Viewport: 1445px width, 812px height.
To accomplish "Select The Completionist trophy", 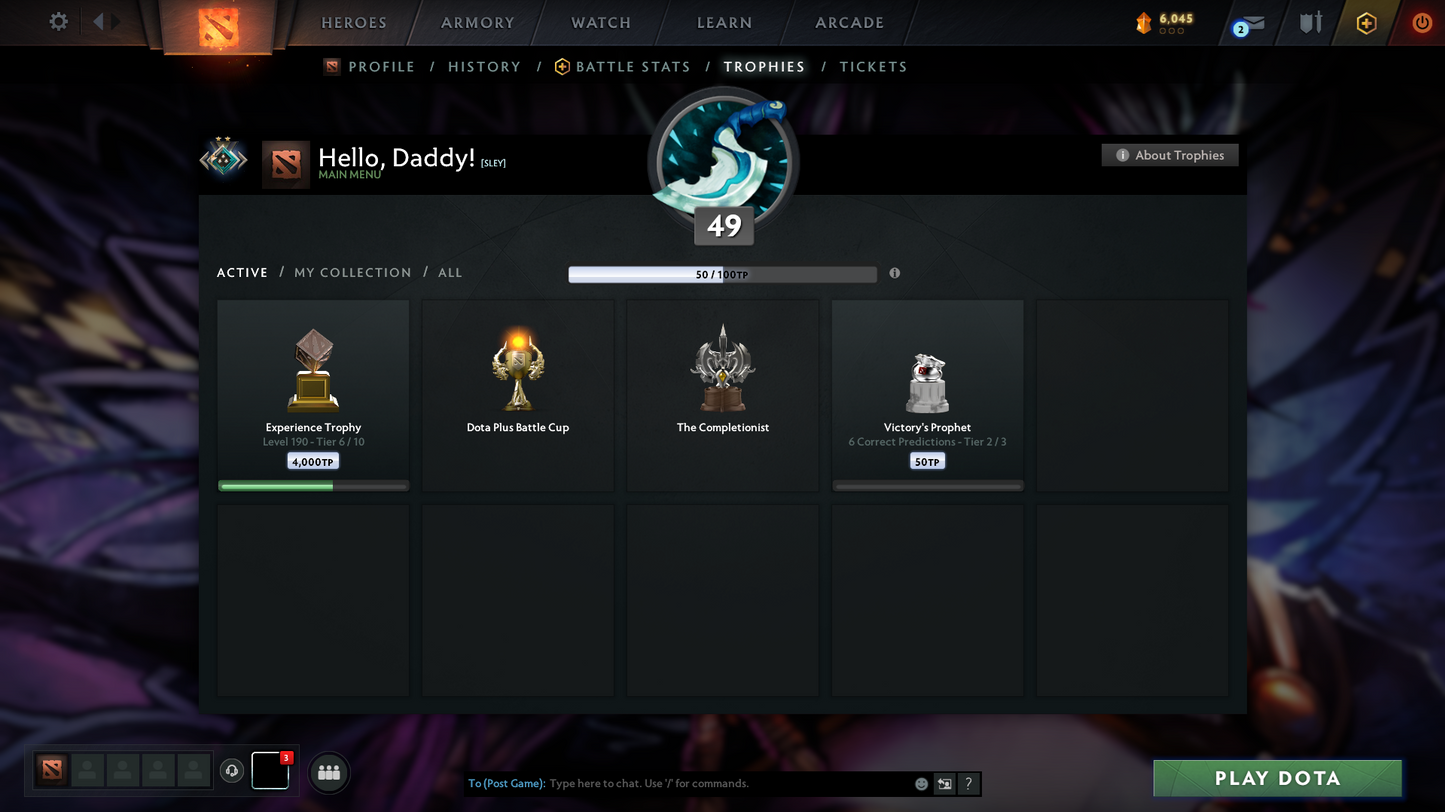I will pos(723,395).
